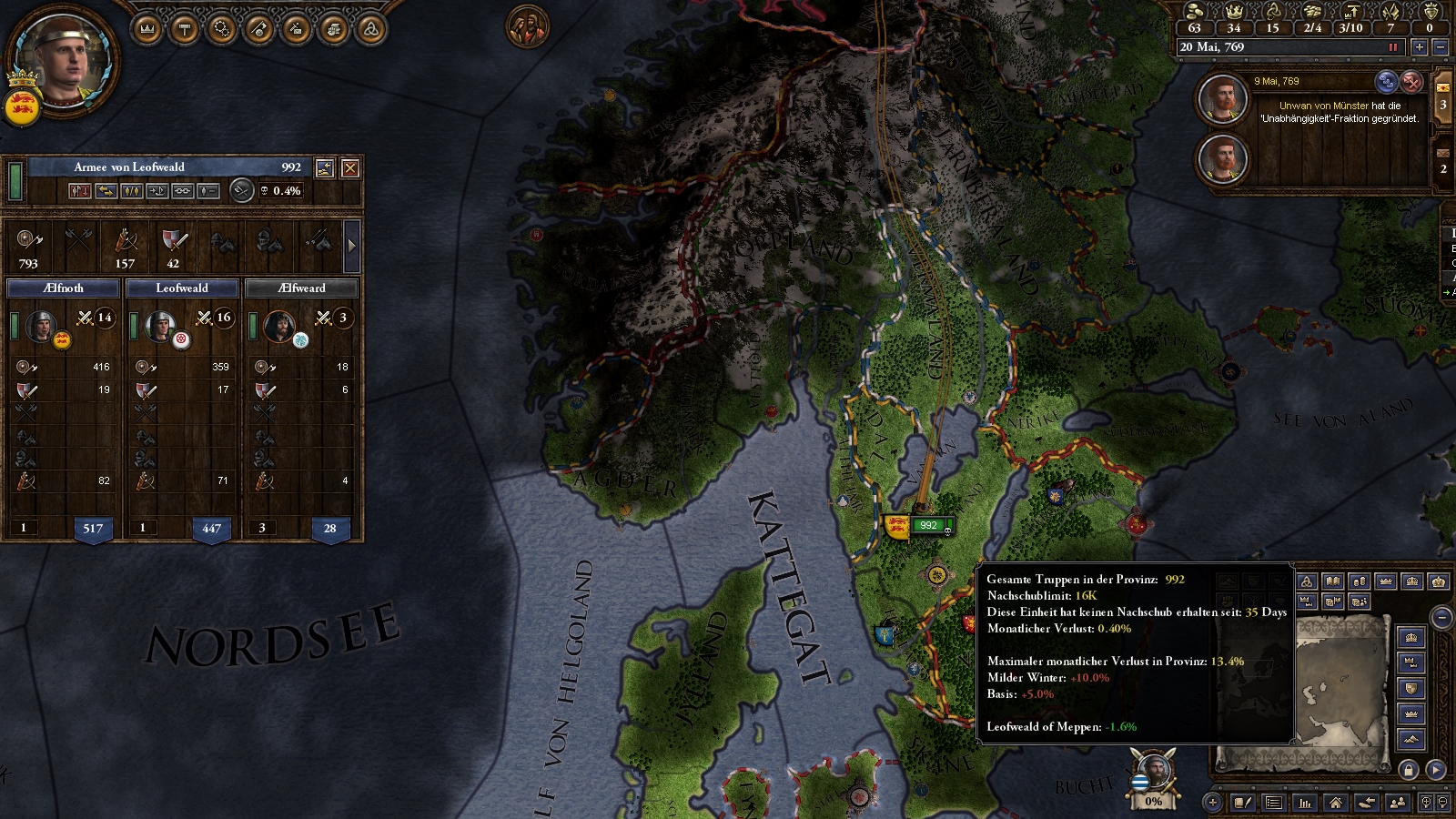Click the army banner showing 992 on map

point(928,525)
